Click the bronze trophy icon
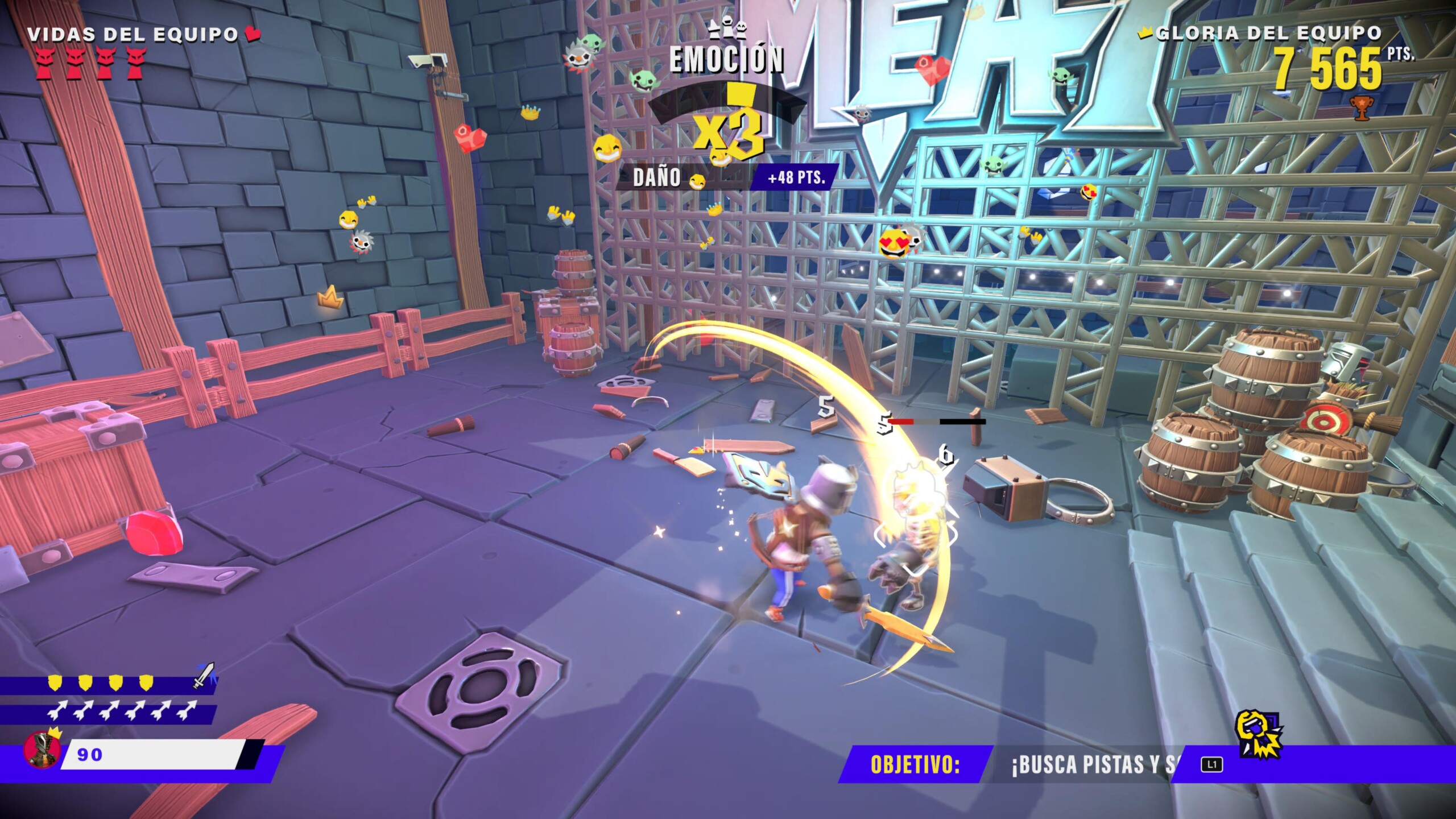 pyautogui.click(x=1360, y=108)
